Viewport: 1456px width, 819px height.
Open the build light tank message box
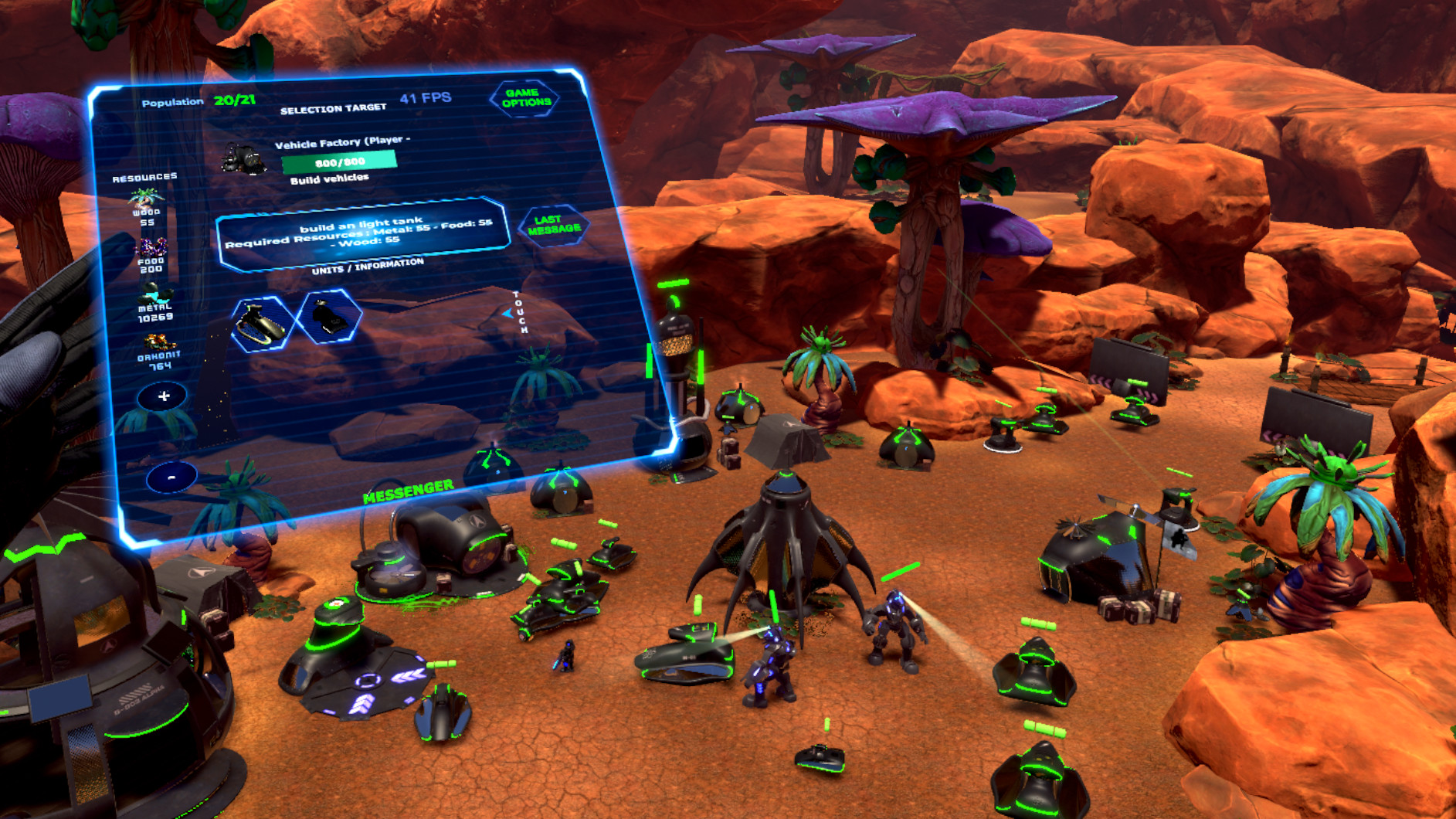(x=363, y=234)
